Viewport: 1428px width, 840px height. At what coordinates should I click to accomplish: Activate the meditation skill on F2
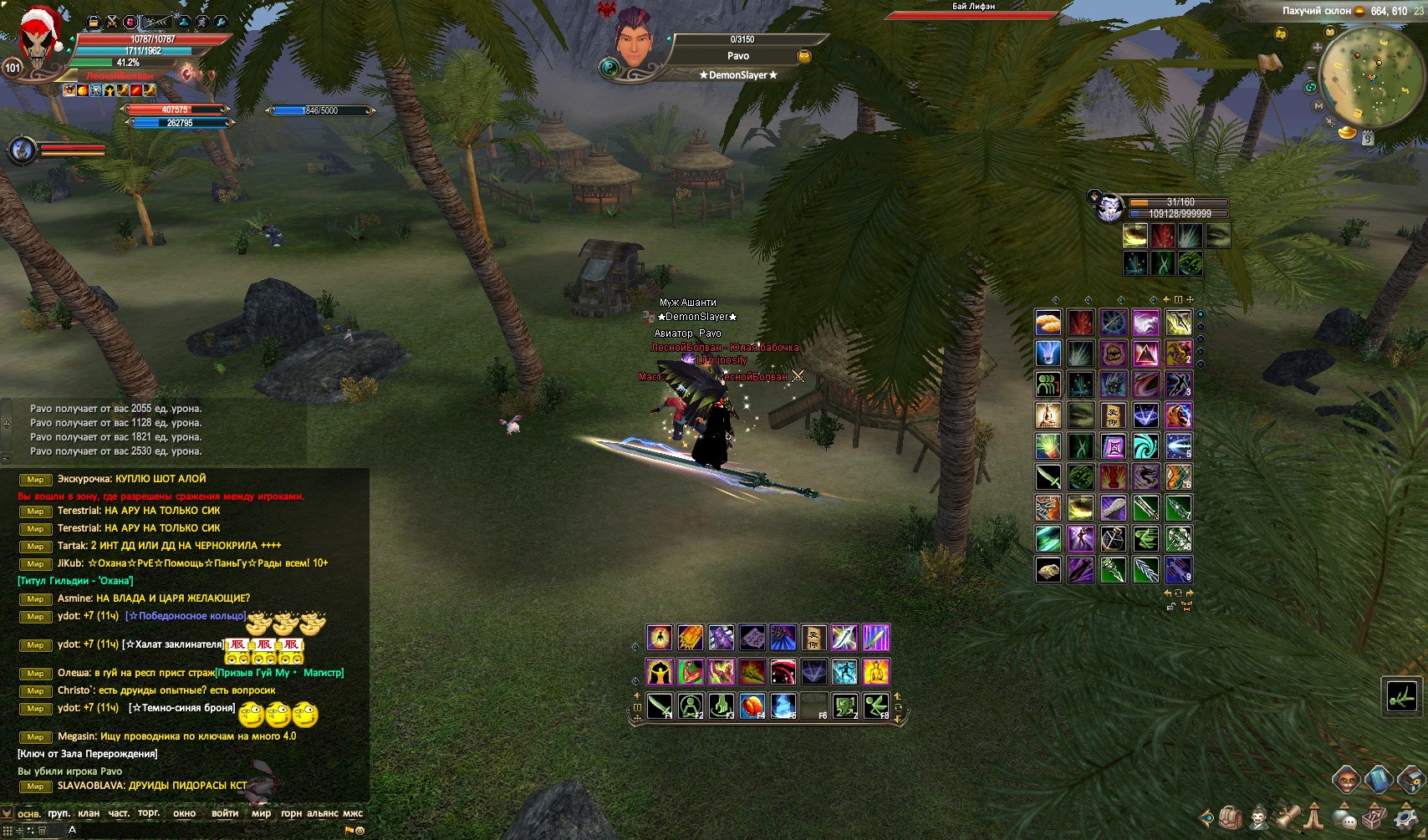tap(691, 706)
